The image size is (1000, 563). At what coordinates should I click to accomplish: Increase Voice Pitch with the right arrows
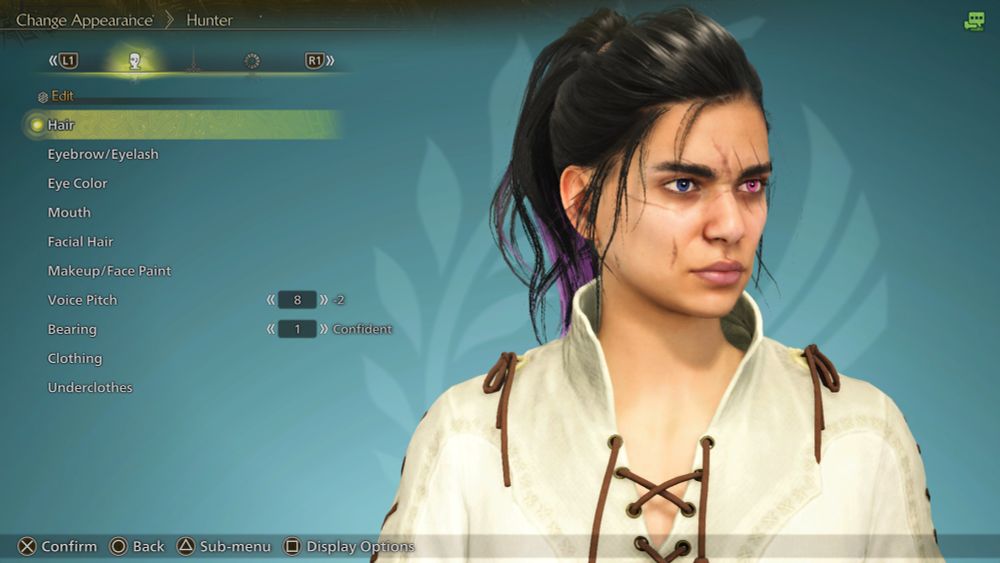point(324,300)
